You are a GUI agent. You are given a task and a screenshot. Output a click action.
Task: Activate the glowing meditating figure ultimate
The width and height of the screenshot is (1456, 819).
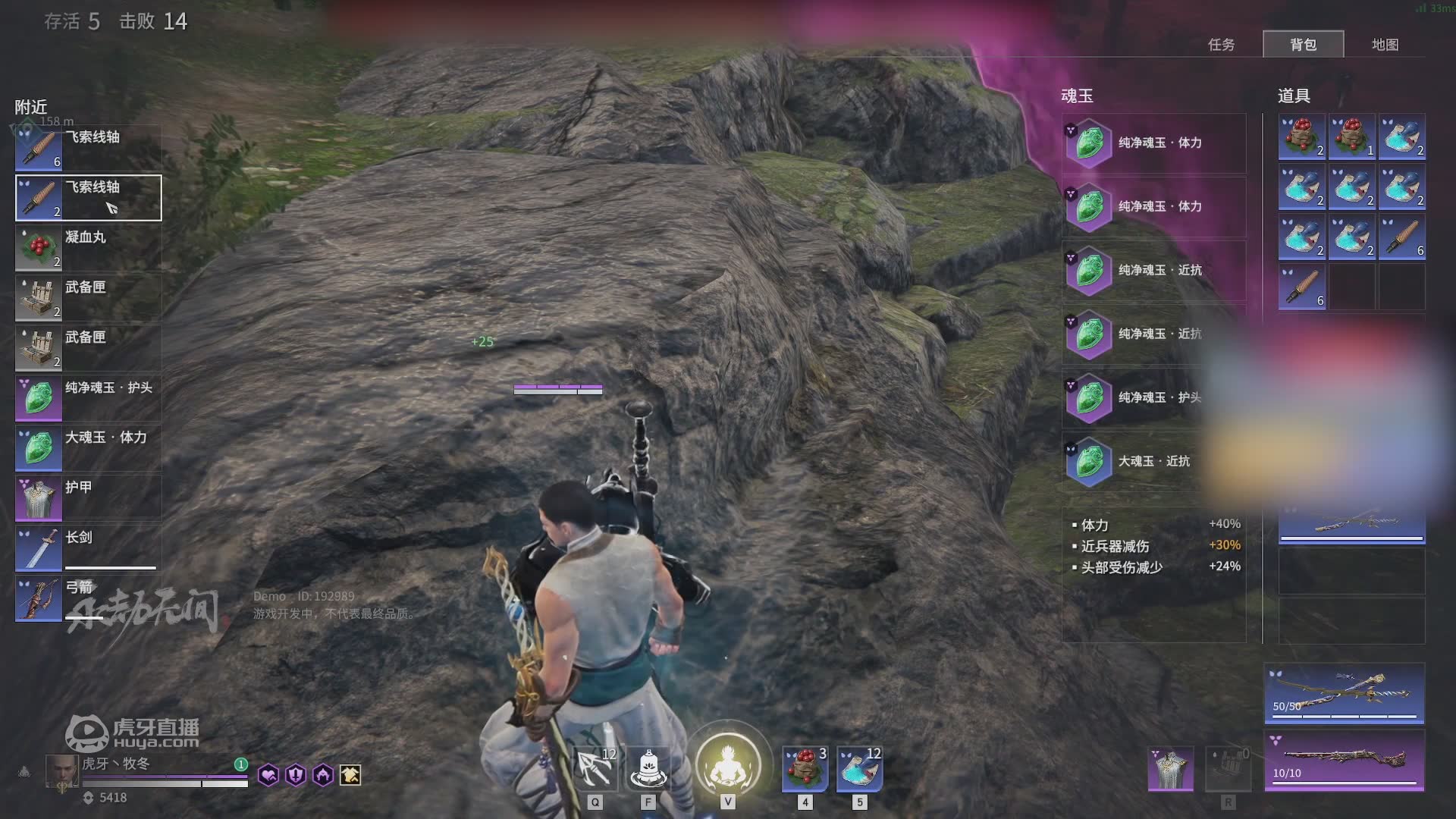coord(728,764)
